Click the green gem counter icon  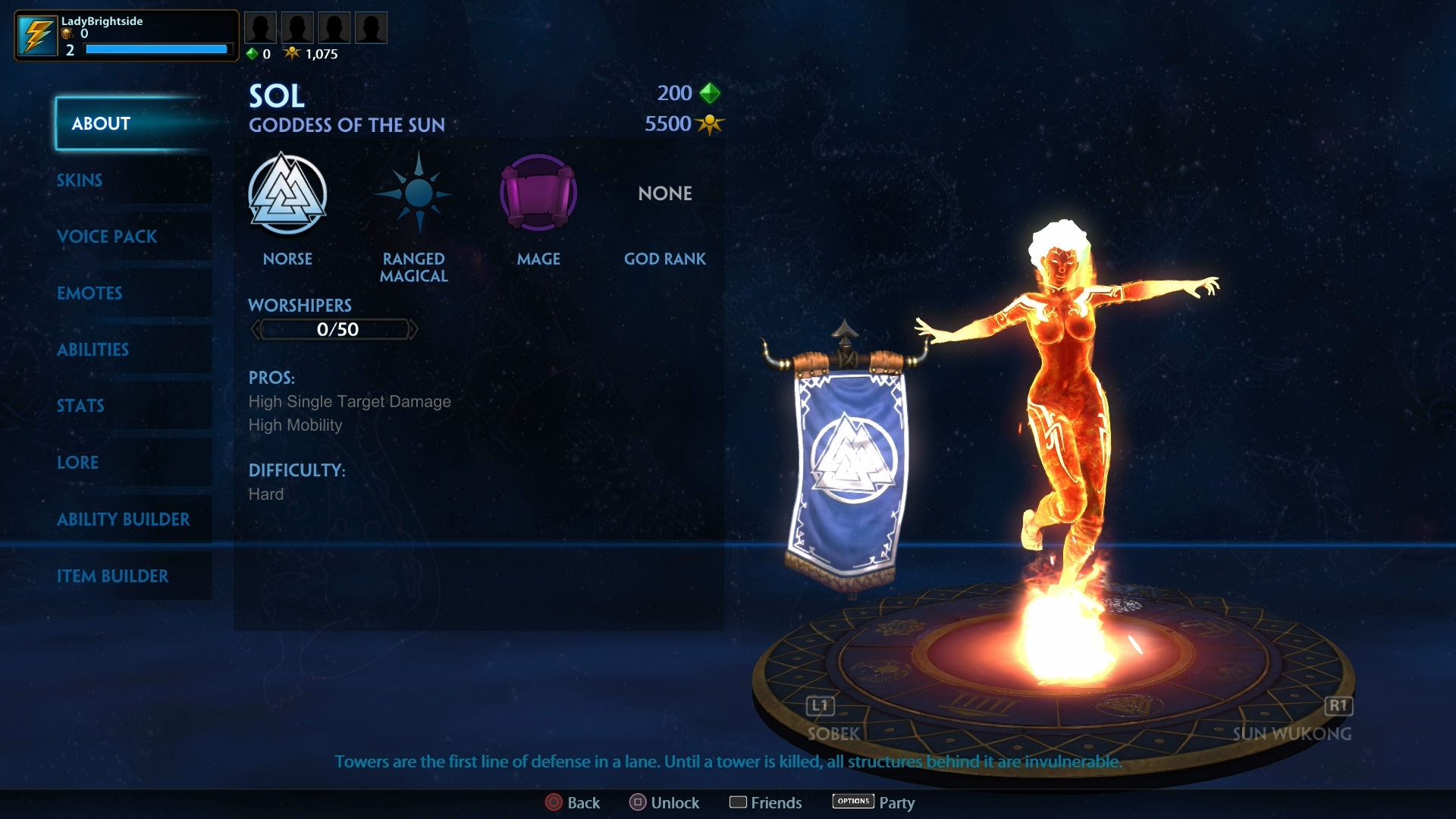(251, 53)
